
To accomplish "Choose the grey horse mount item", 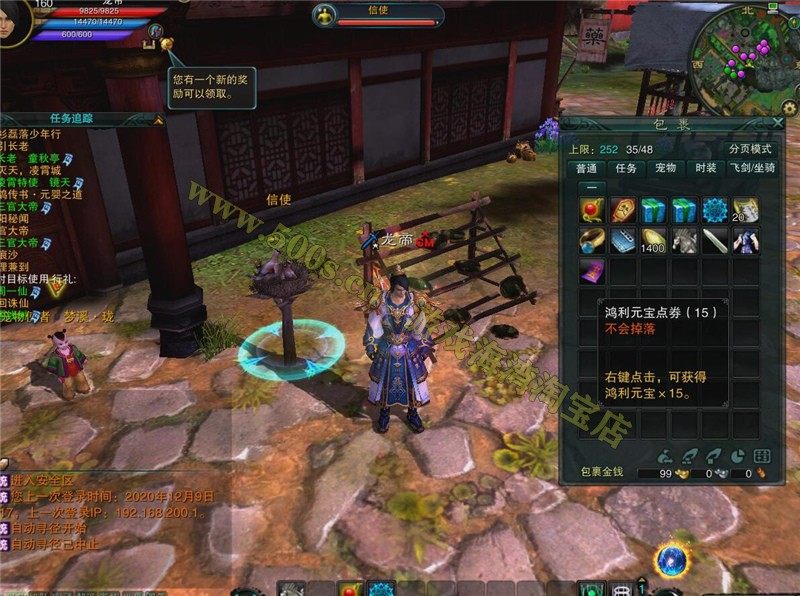I will pyautogui.click(x=683, y=241).
